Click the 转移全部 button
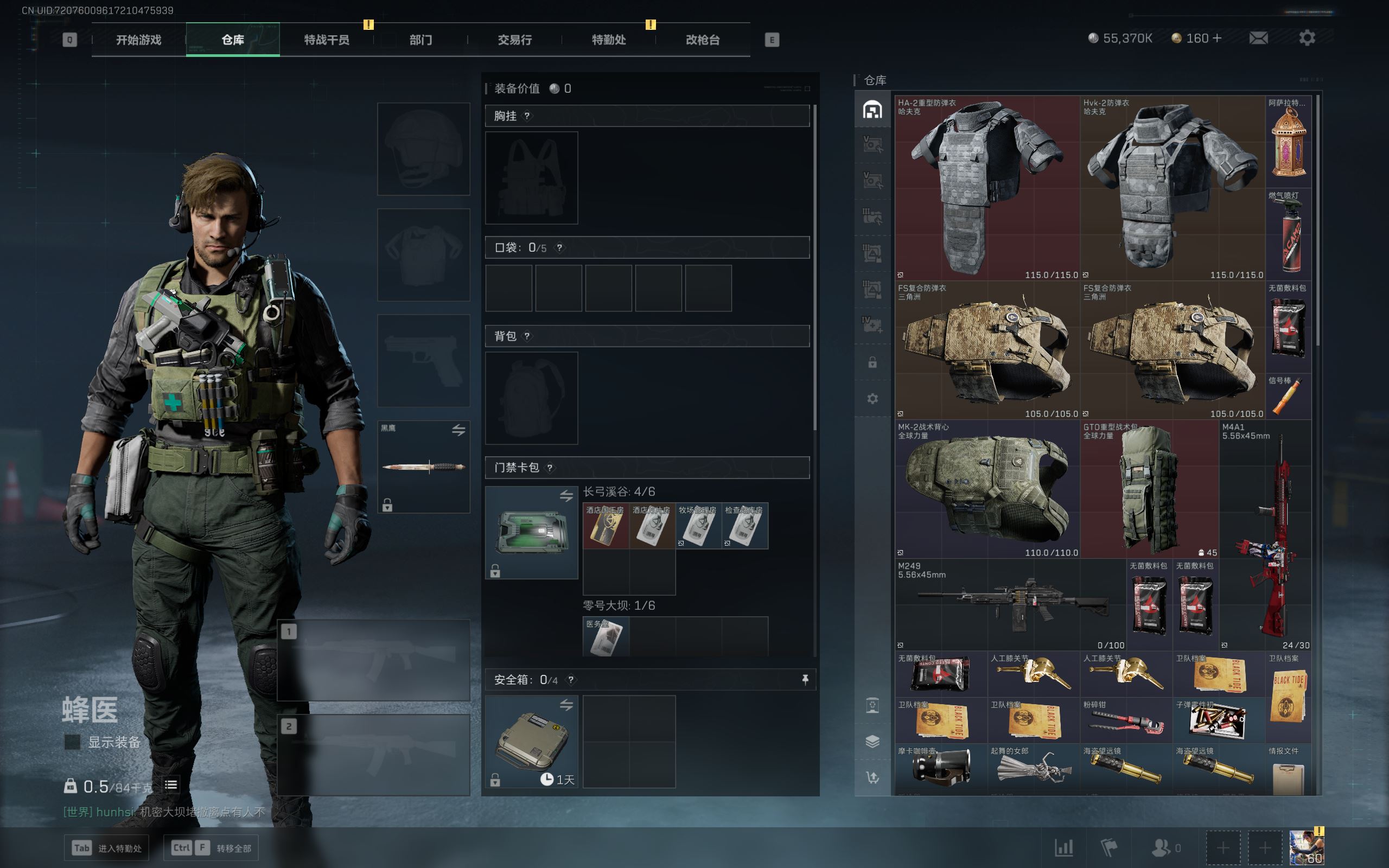The width and height of the screenshot is (1389, 868). click(x=211, y=848)
